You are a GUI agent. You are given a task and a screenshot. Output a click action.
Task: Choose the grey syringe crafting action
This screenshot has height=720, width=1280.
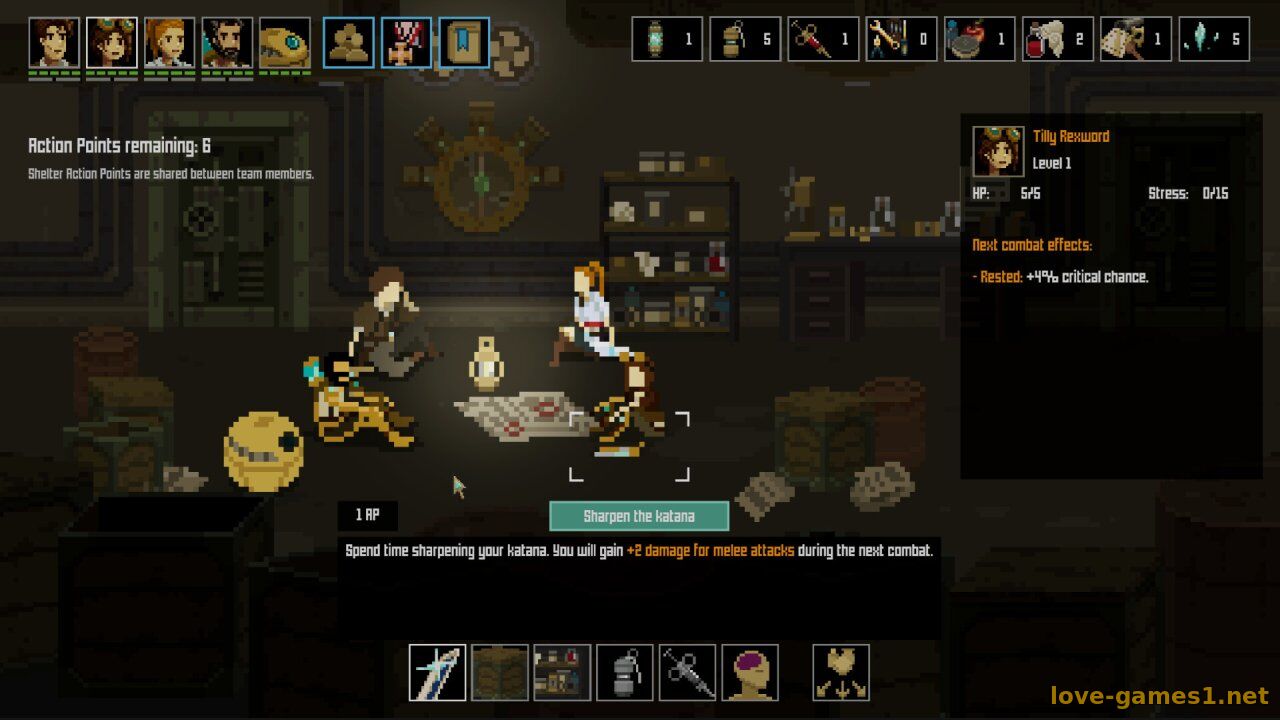click(687, 673)
